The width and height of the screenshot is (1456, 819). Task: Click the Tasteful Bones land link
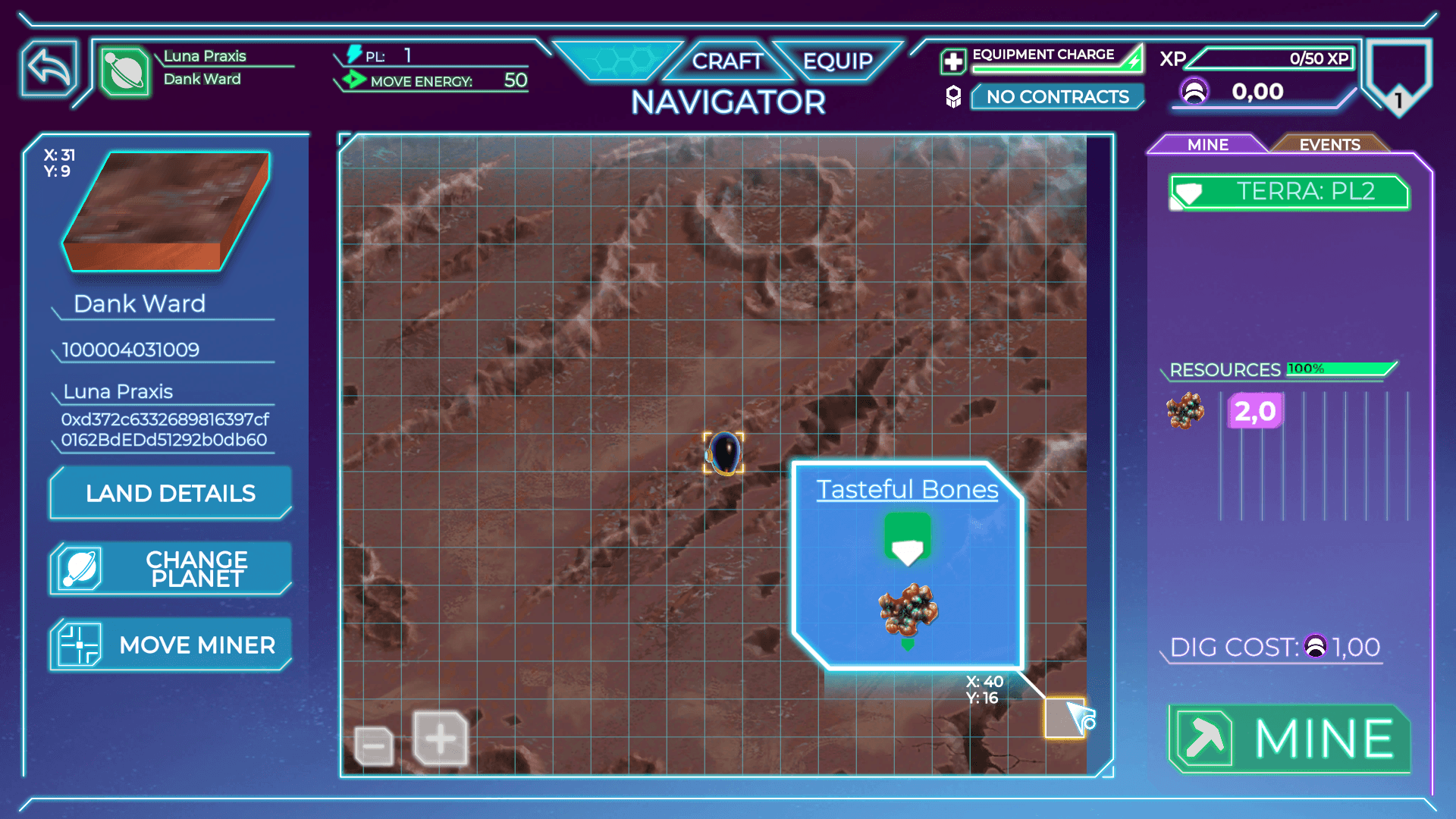907,490
